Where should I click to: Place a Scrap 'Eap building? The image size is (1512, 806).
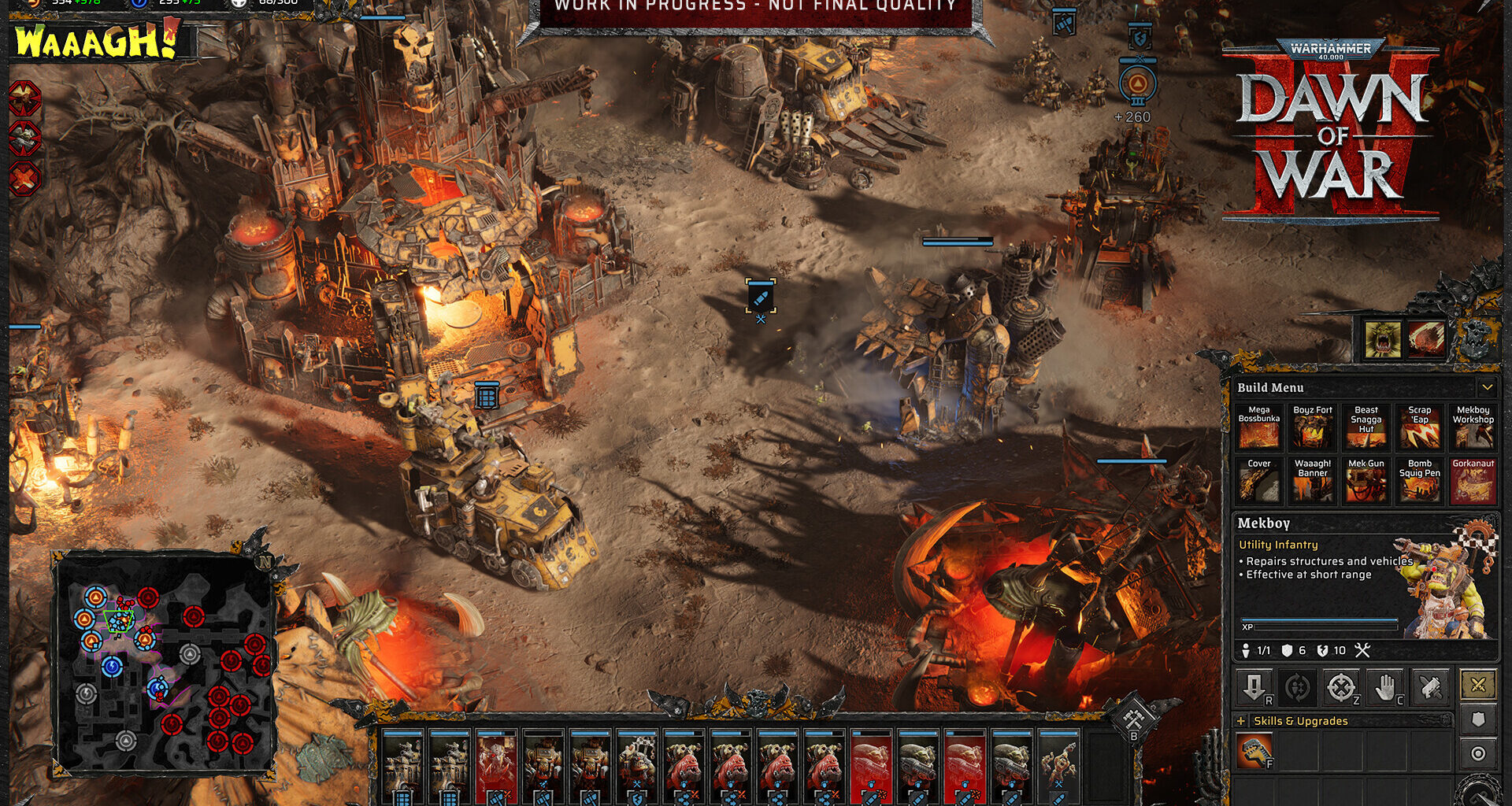click(x=1419, y=427)
